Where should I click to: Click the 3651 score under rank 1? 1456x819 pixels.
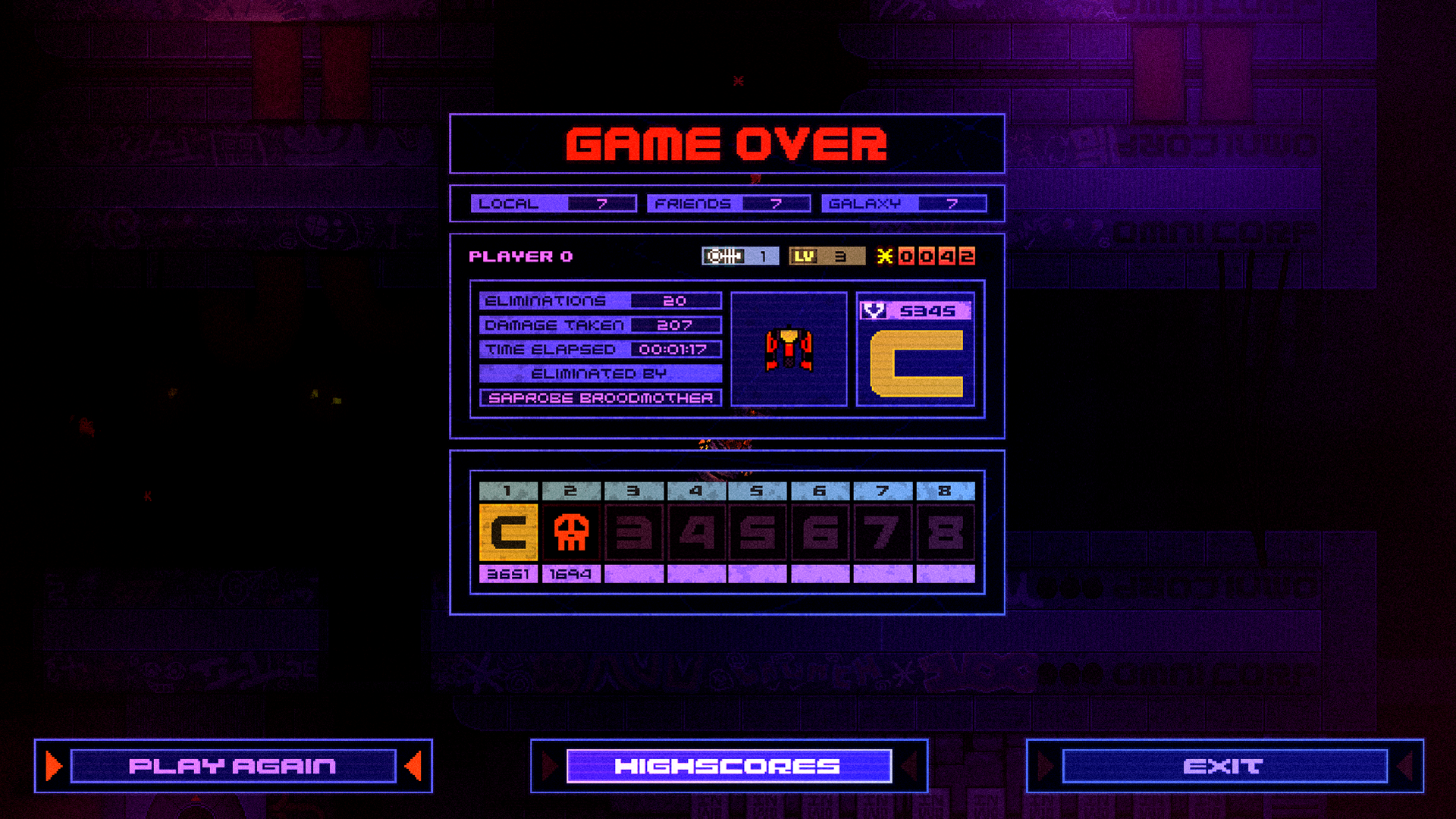[x=508, y=575]
